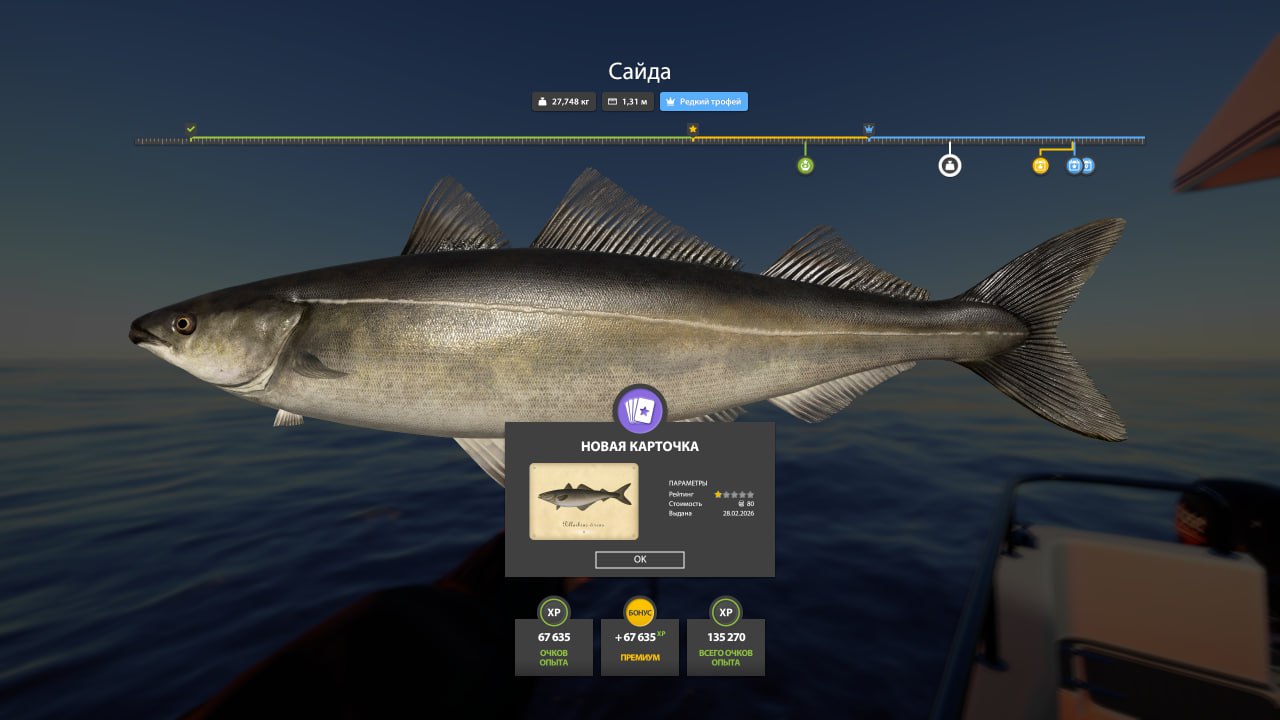Select the white weight marker on the scale
1280x720 pixels.
(x=950, y=165)
